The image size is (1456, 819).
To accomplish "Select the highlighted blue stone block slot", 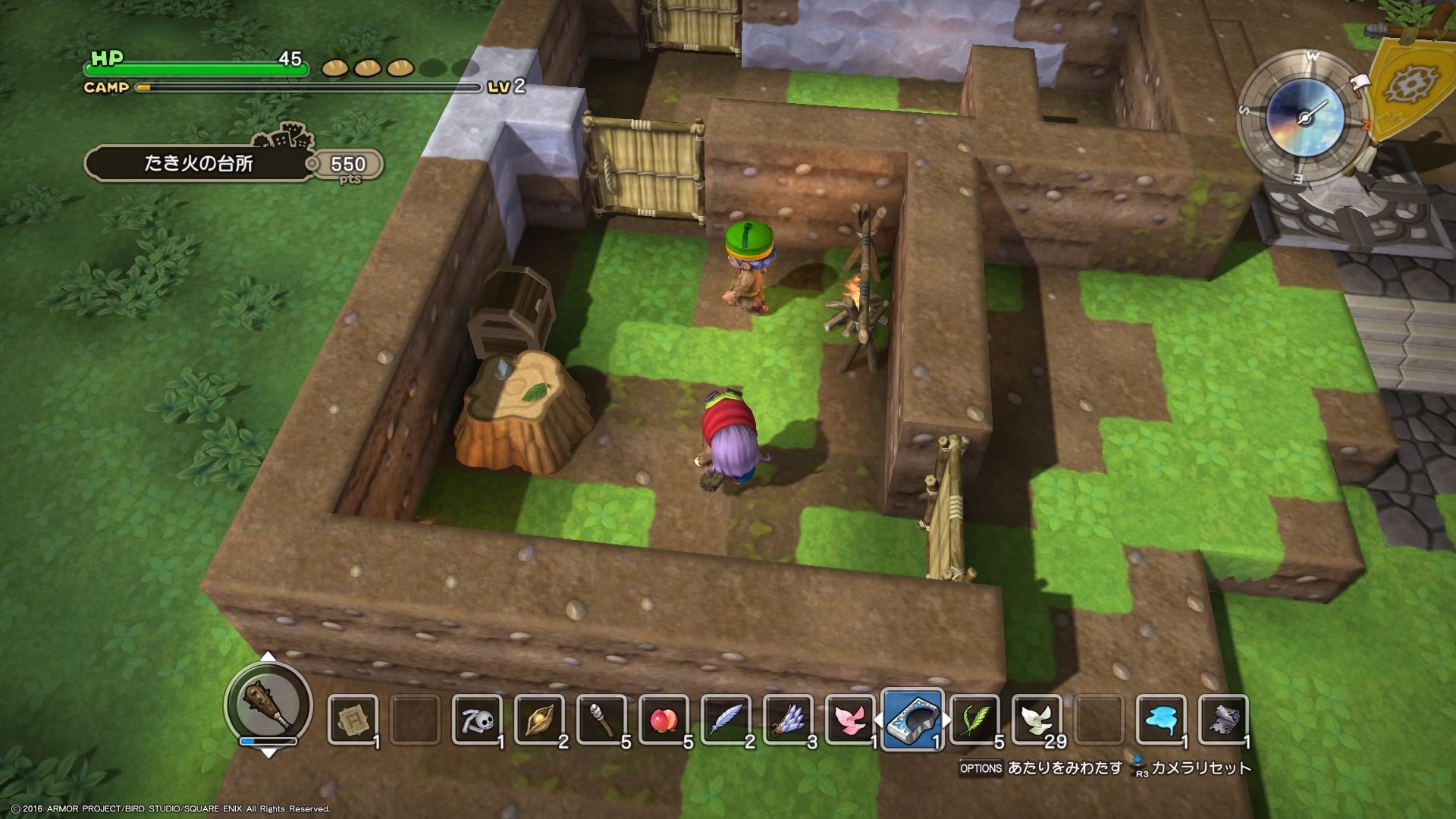I will tap(914, 719).
